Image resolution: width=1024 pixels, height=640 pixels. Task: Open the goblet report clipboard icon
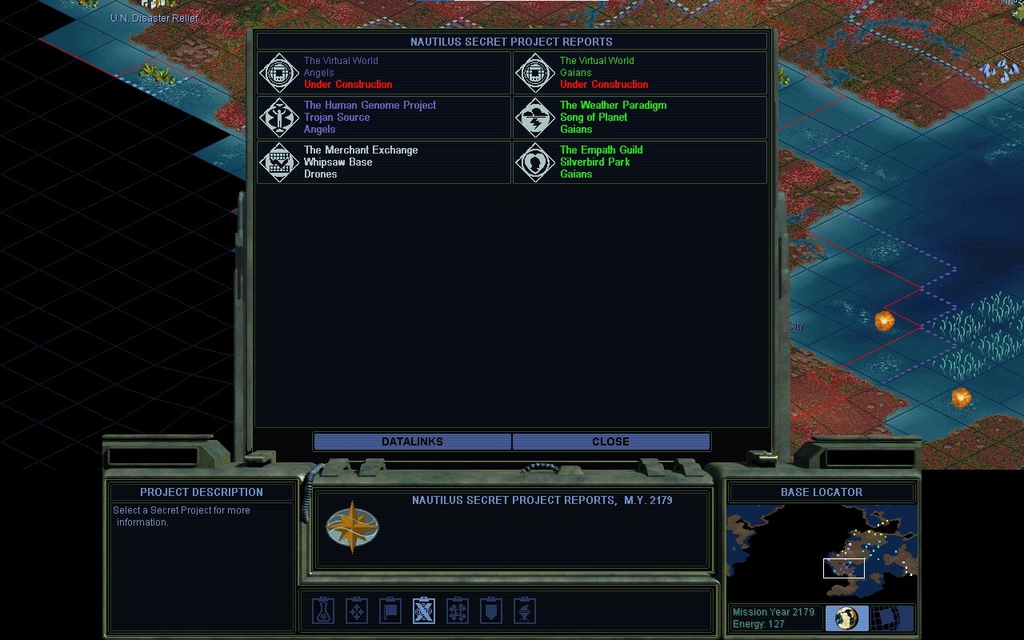coord(525,610)
